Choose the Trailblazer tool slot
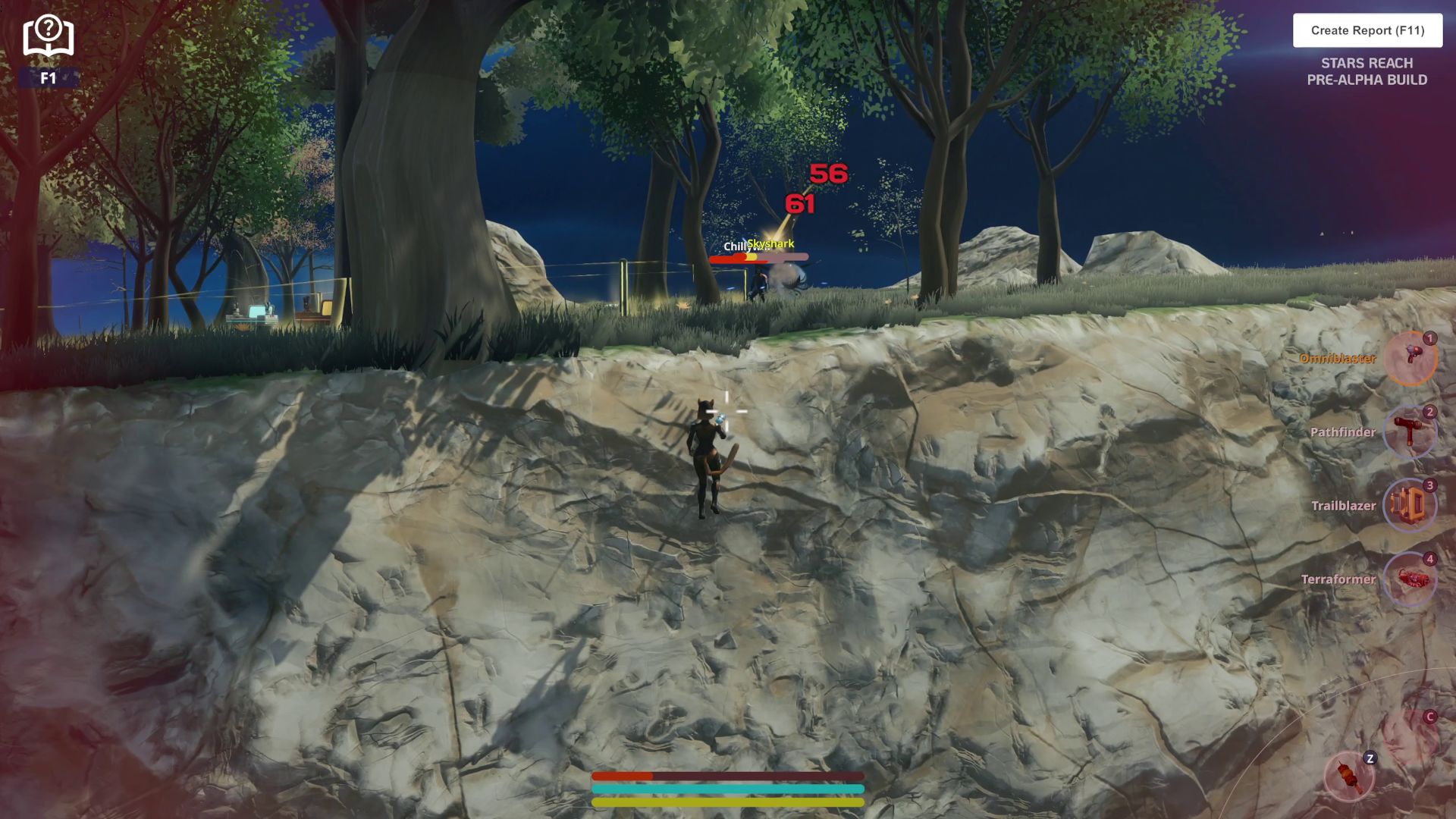1456x819 pixels. click(x=1410, y=505)
